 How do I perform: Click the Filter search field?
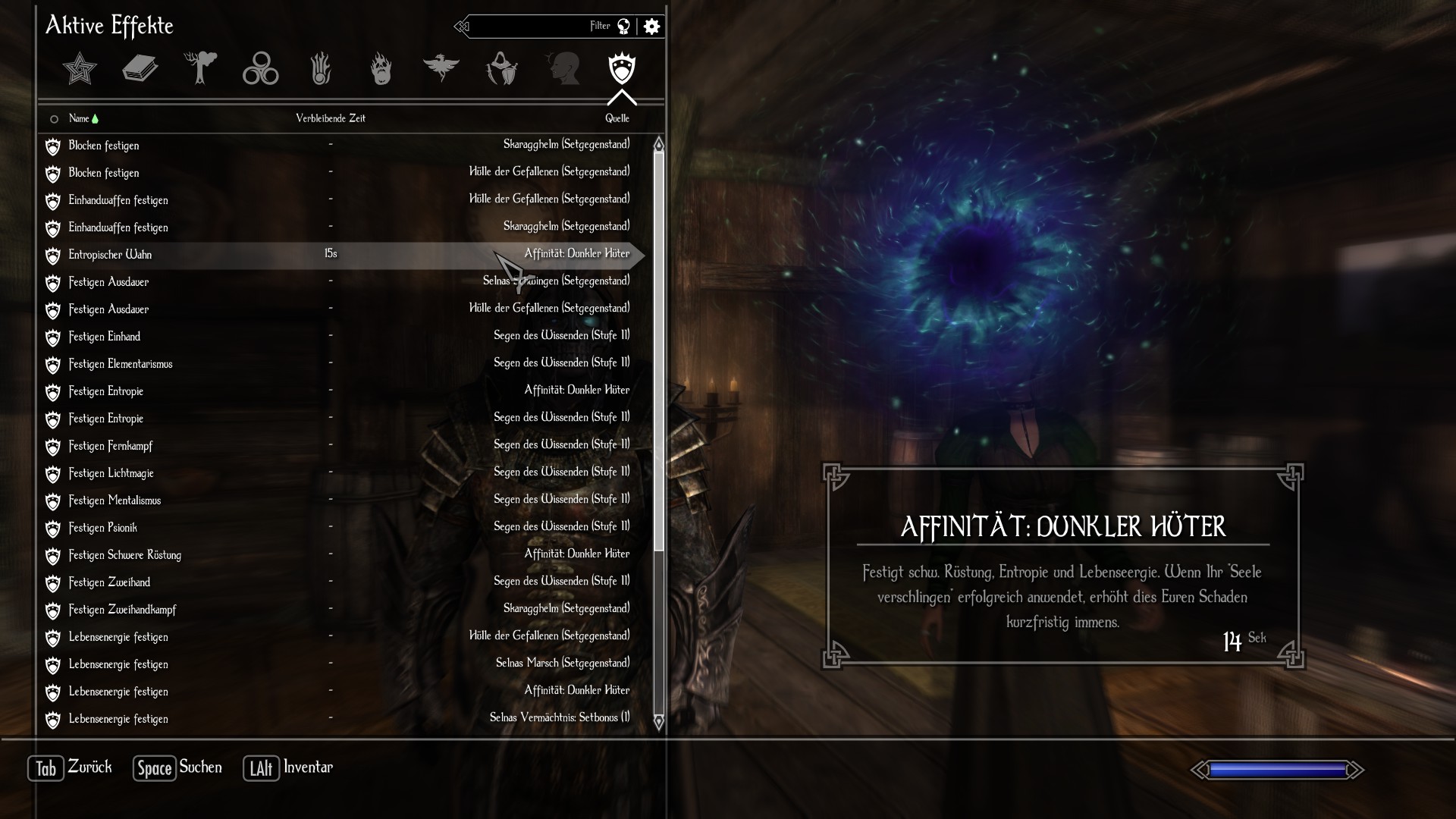(x=531, y=27)
